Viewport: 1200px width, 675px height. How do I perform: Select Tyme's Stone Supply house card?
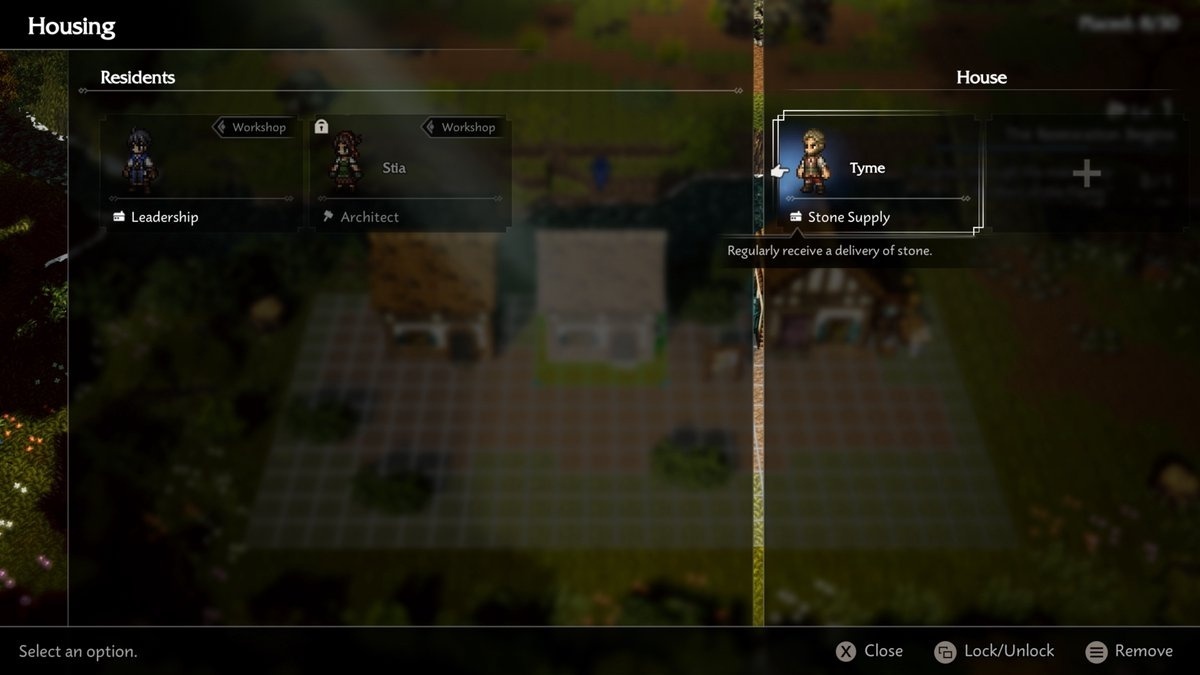click(x=876, y=173)
